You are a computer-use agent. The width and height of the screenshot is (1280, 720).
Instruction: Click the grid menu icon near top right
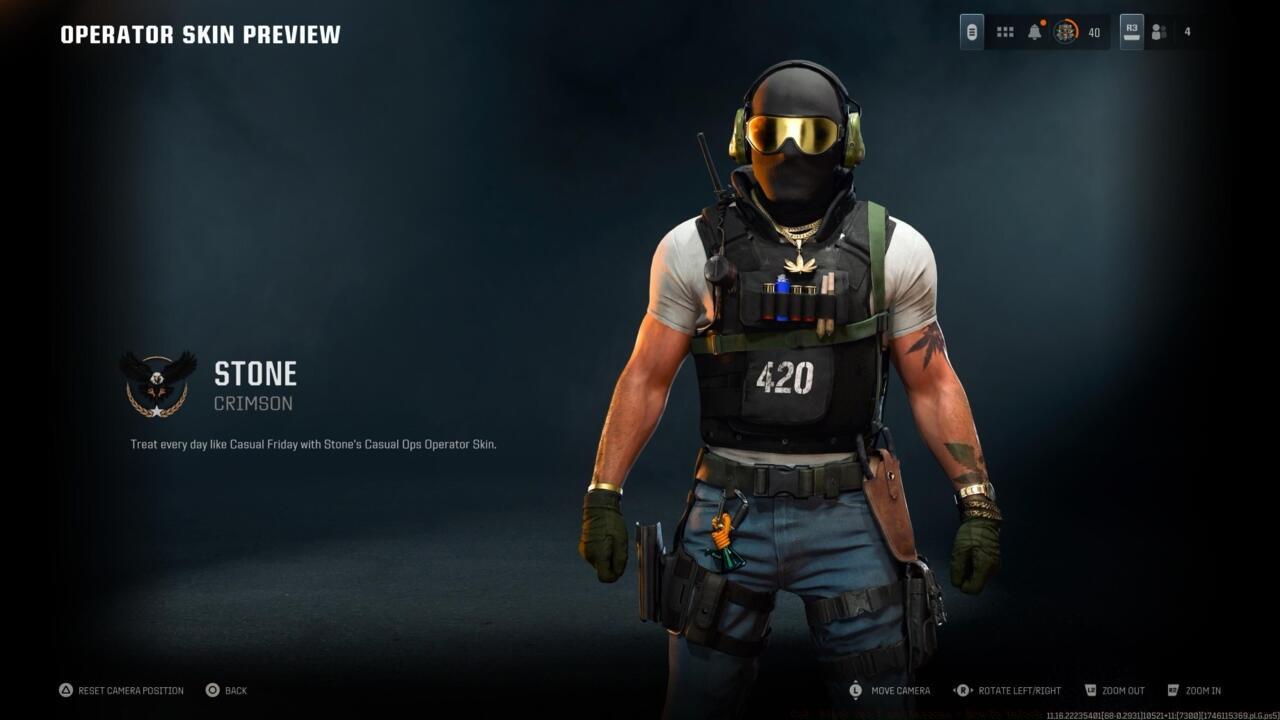coord(1005,31)
